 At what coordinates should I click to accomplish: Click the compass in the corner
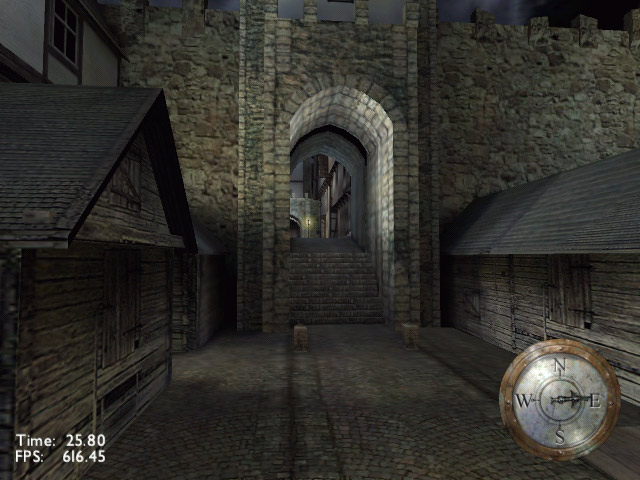point(559,400)
